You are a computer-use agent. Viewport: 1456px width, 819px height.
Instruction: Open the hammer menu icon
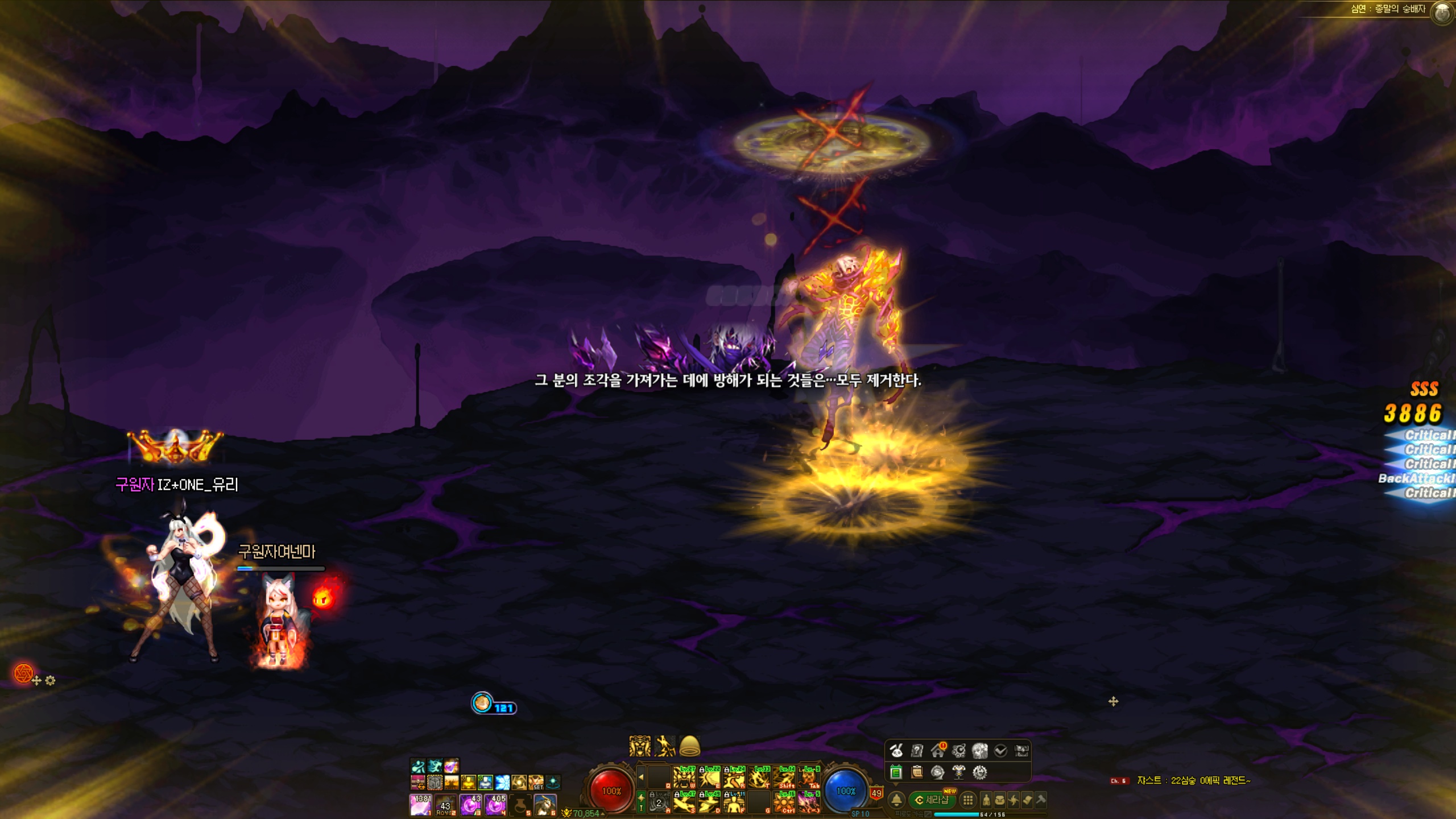click(x=1041, y=800)
